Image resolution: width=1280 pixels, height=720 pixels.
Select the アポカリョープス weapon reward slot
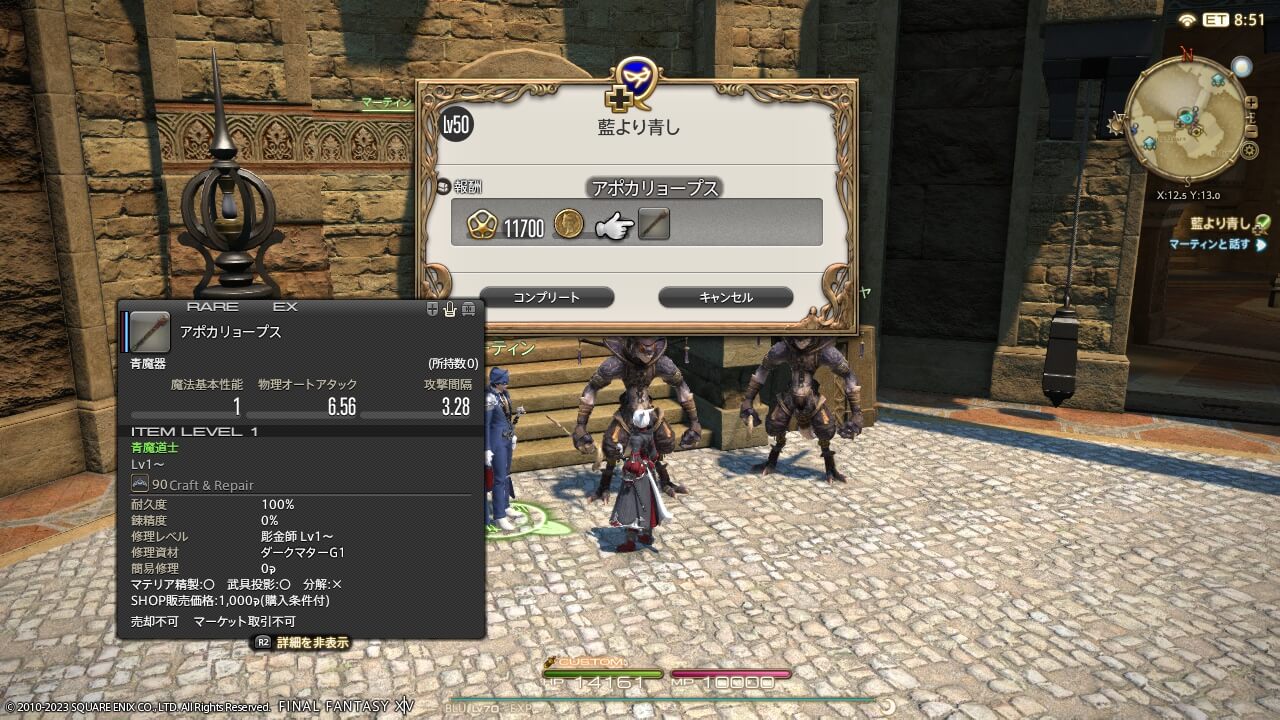click(655, 221)
